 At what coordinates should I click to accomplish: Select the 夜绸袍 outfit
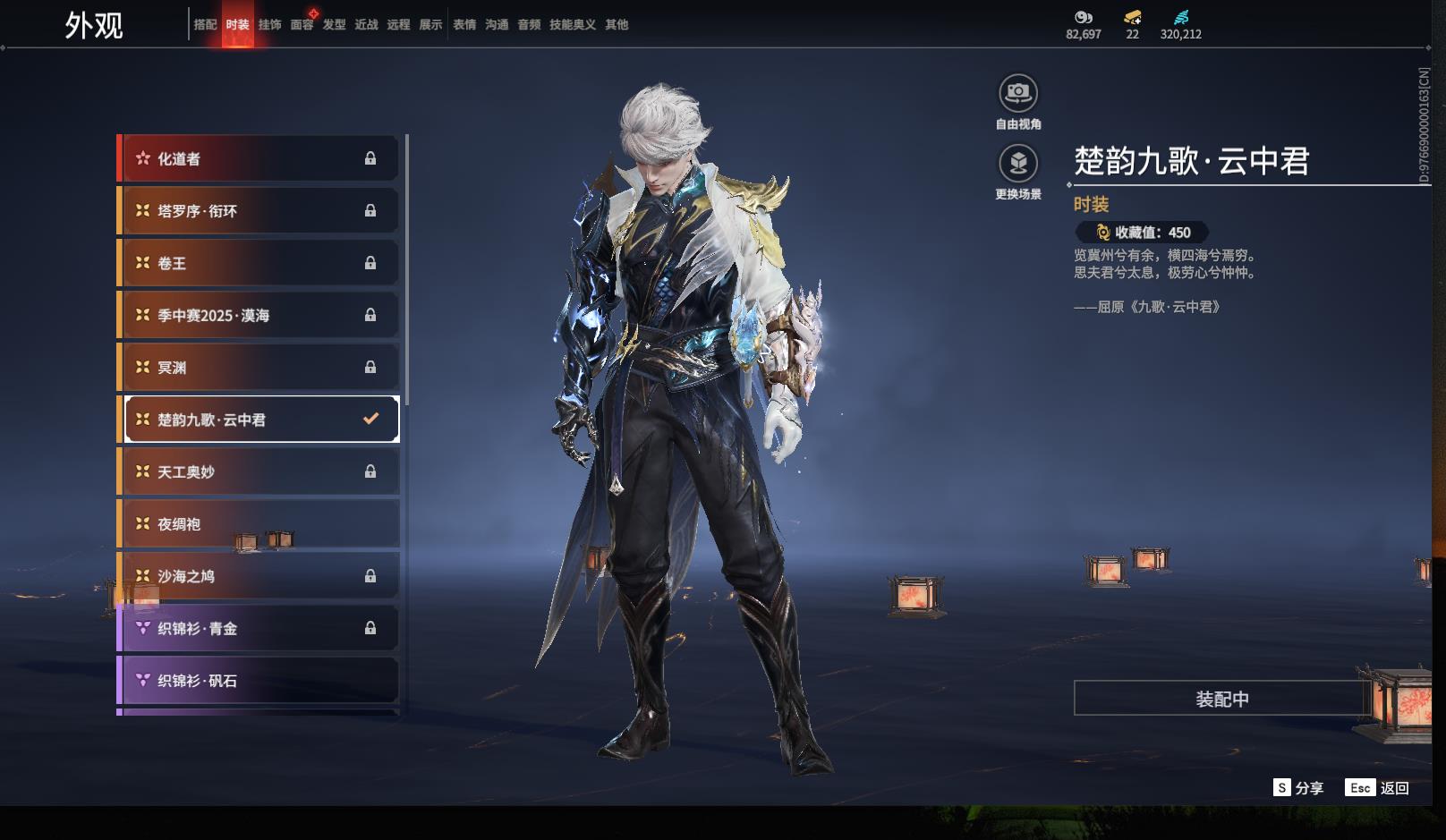coord(259,524)
